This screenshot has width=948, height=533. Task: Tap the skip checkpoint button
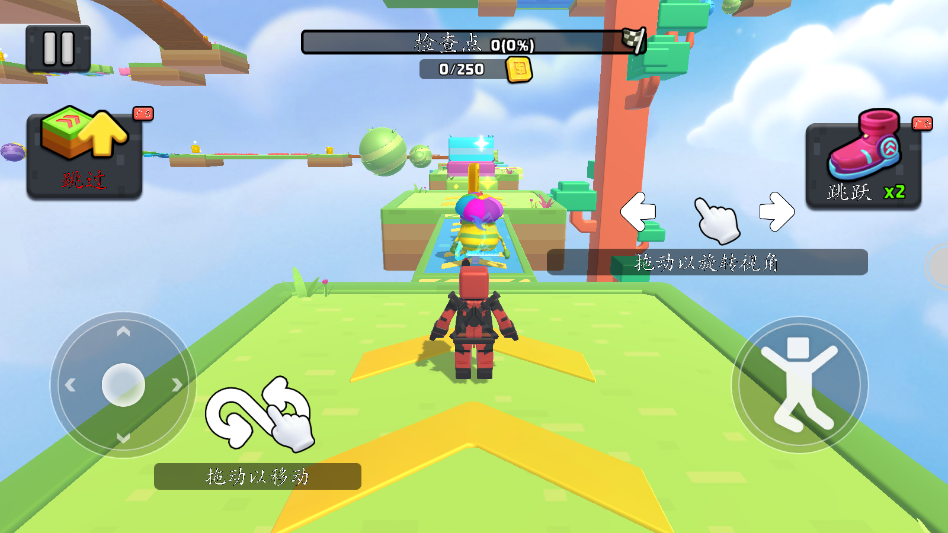[84, 155]
